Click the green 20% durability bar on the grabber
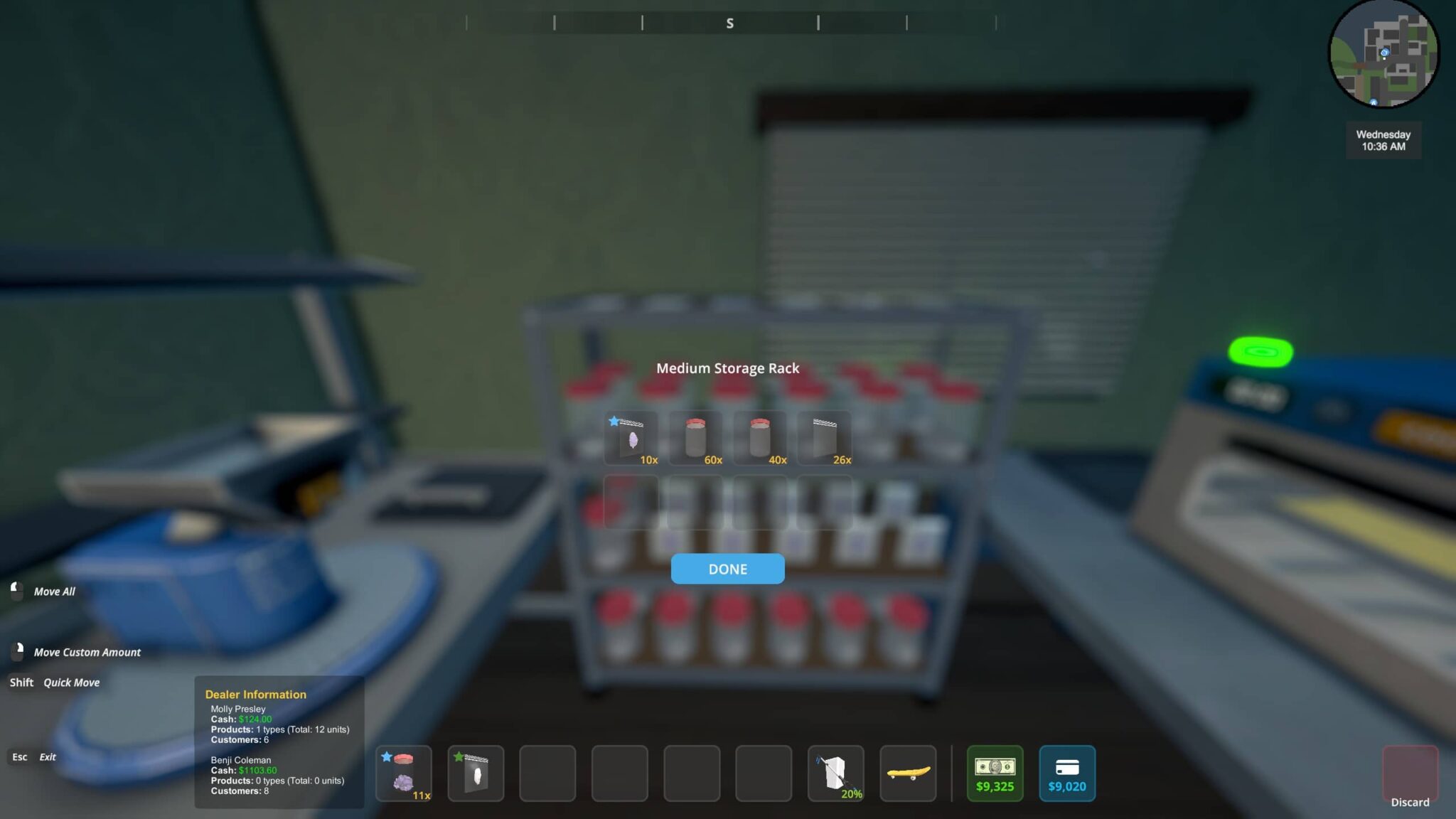The height and width of the screenshot is (819, 1456). click(850, 796)
